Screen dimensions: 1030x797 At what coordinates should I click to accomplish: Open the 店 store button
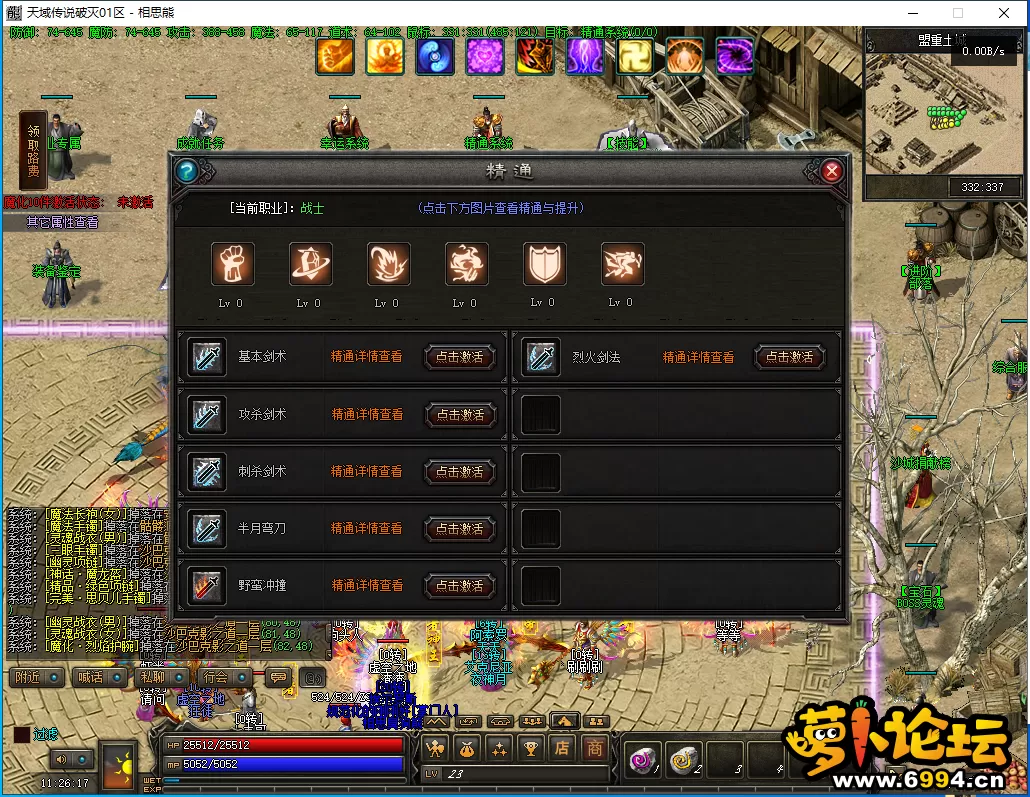[x=563, y=747]
